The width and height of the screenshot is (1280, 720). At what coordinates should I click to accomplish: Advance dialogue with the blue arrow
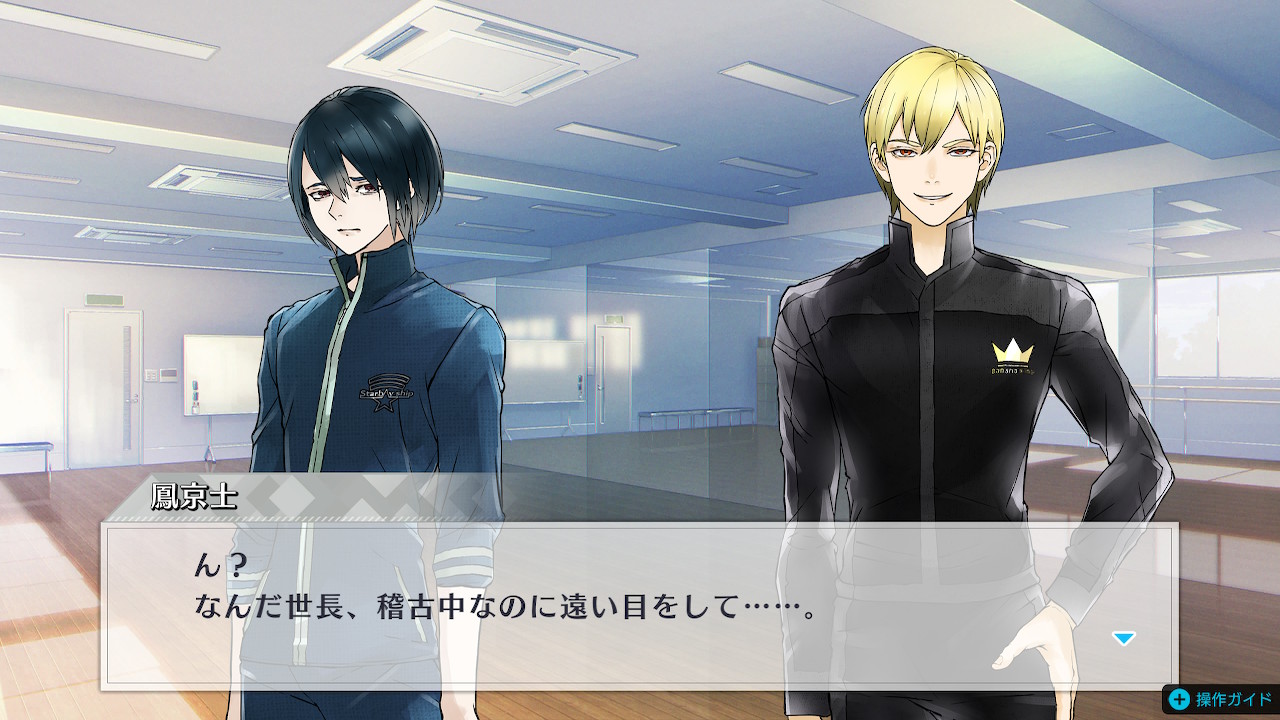(1124, 638)
